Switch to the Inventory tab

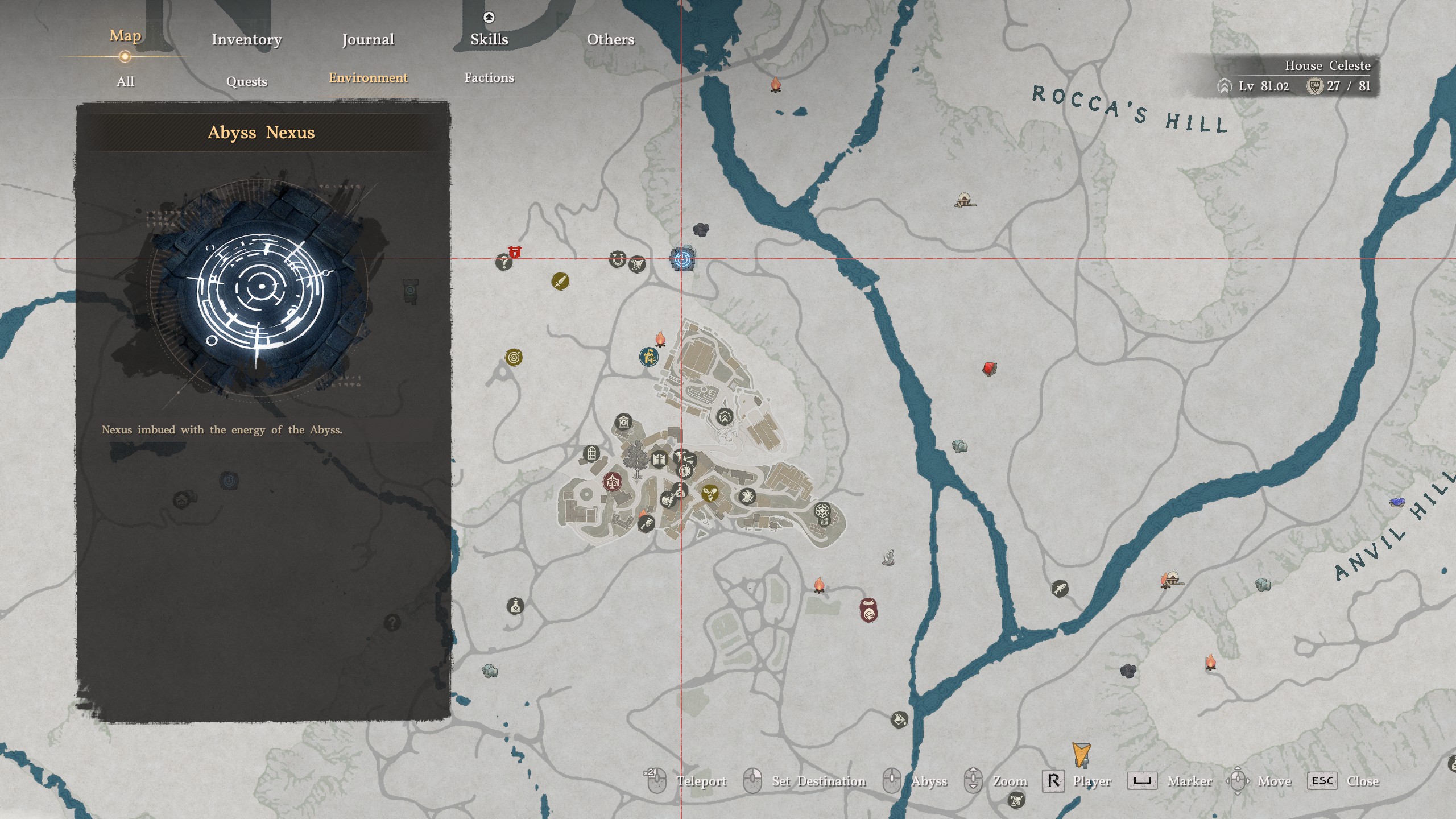tap(247, 39)
